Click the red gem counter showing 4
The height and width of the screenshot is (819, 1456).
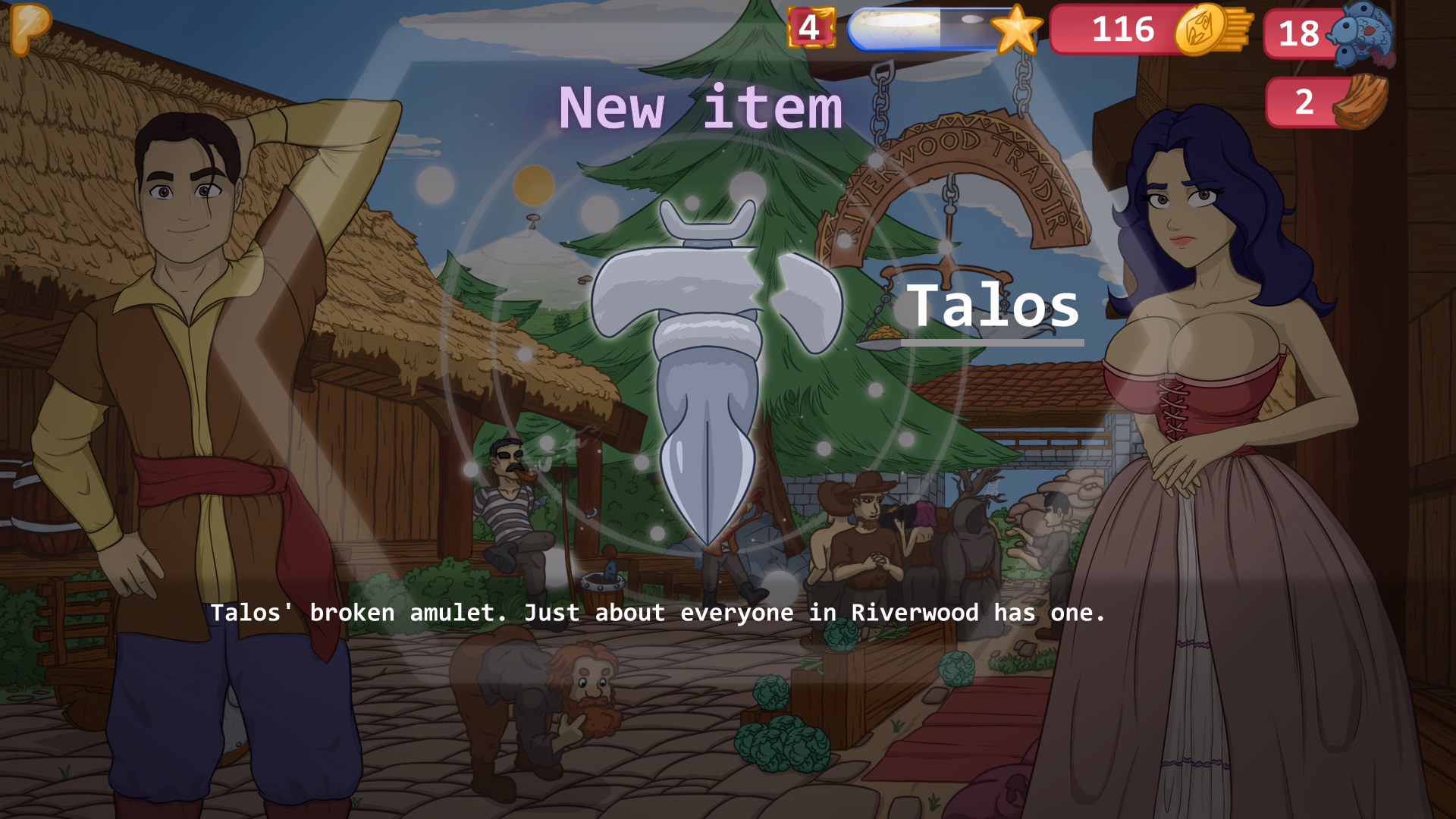tap(810, 29)
